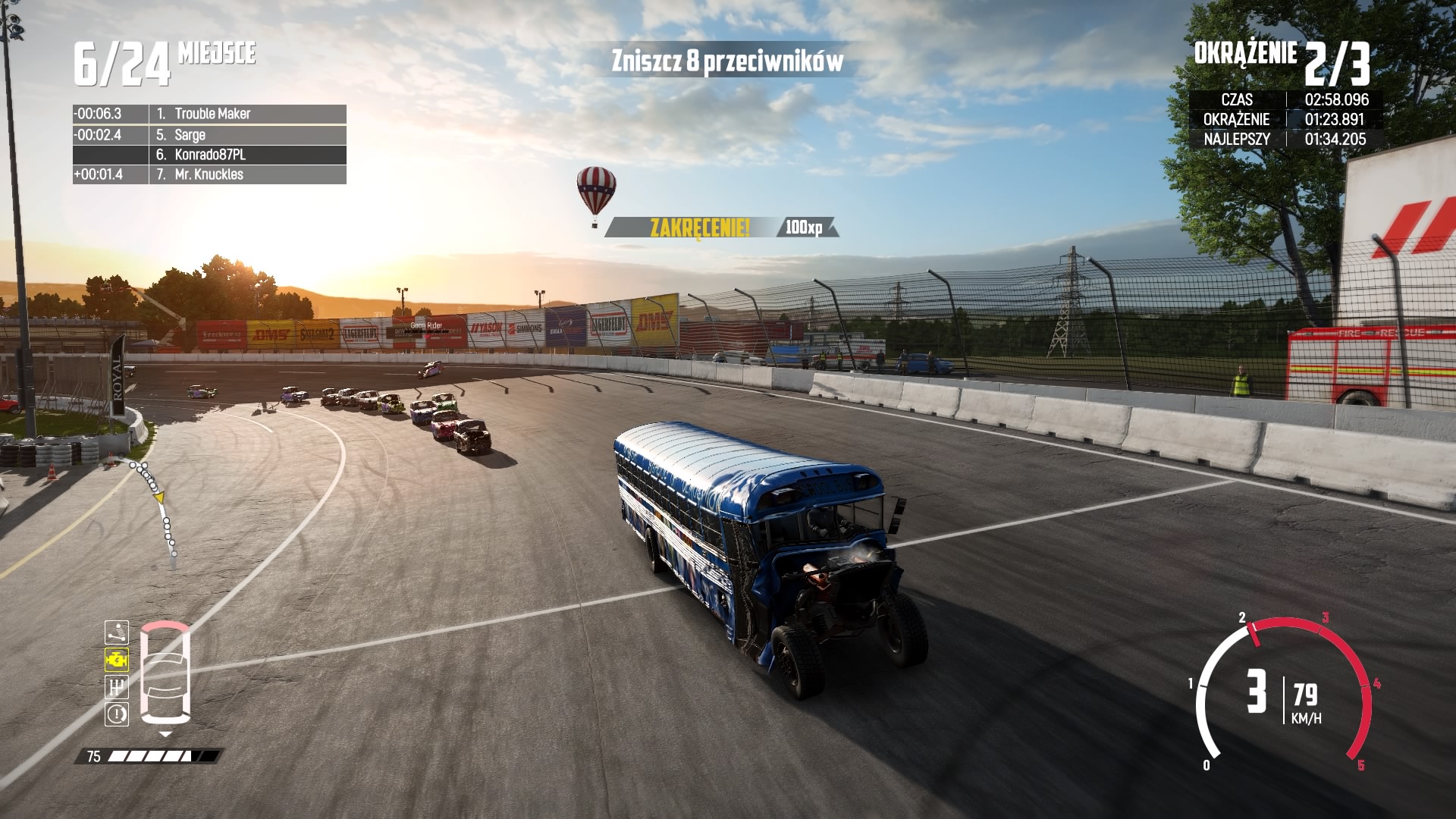The image size is (1456, 819).
Task: Select the Mr. Knuckles leaderboard row
Action: [x=209, y=174]
